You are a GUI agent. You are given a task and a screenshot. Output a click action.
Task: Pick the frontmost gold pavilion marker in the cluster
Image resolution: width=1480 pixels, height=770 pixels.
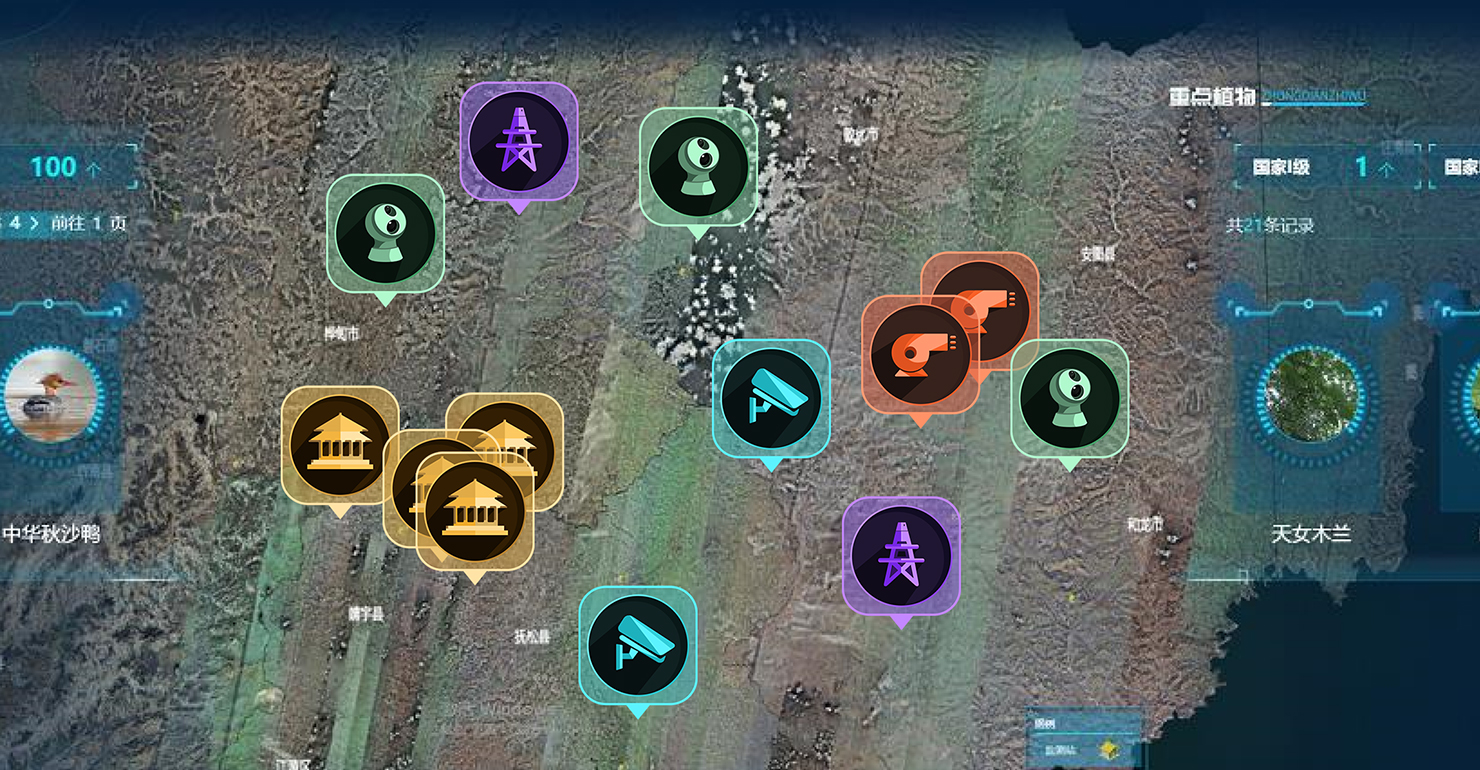point(474,511)
